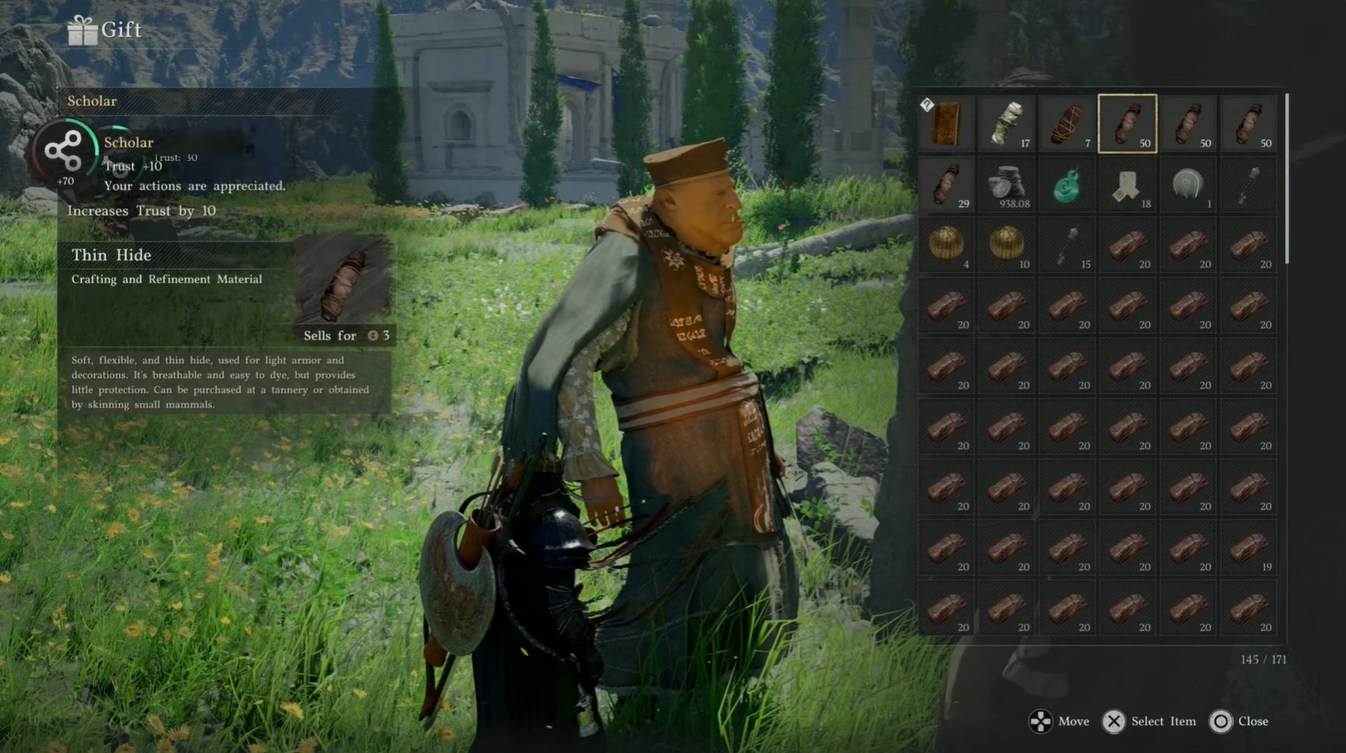This screenshot has height=753, width=1346.
Task: Pick the Thin Hide stack of 29
Action: click(946, 185)
